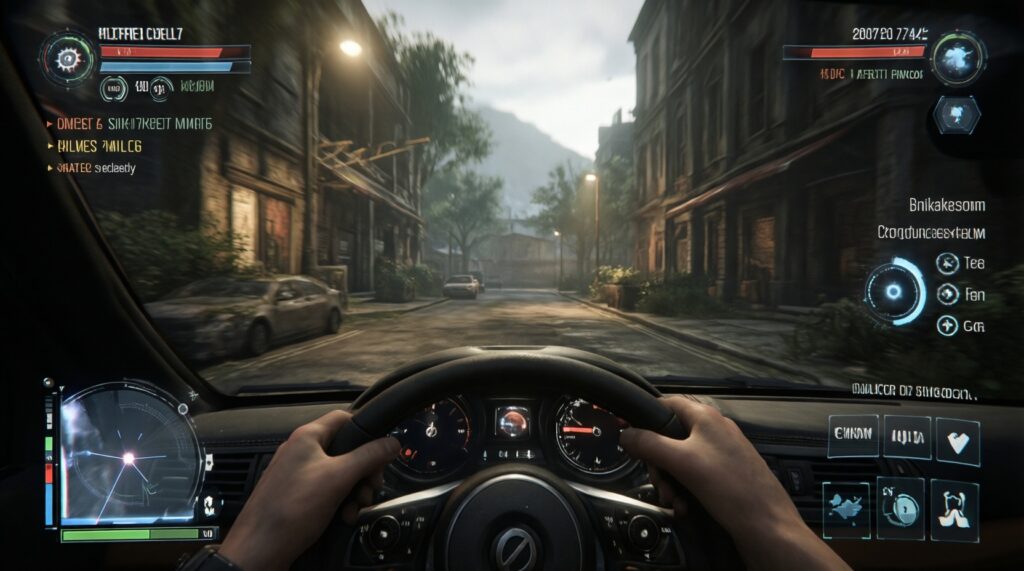Select the yellow second objective entry
1024x571 pixels.
point(101,146)
